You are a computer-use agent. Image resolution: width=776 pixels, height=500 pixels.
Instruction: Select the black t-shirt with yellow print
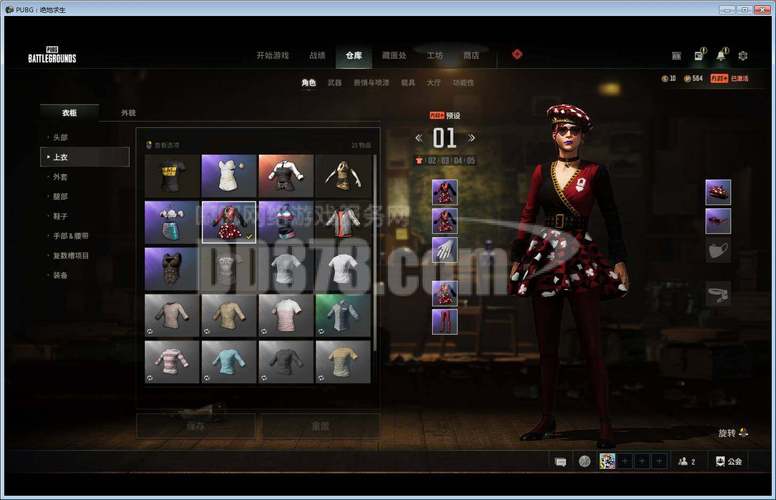[x=172, y=175]
